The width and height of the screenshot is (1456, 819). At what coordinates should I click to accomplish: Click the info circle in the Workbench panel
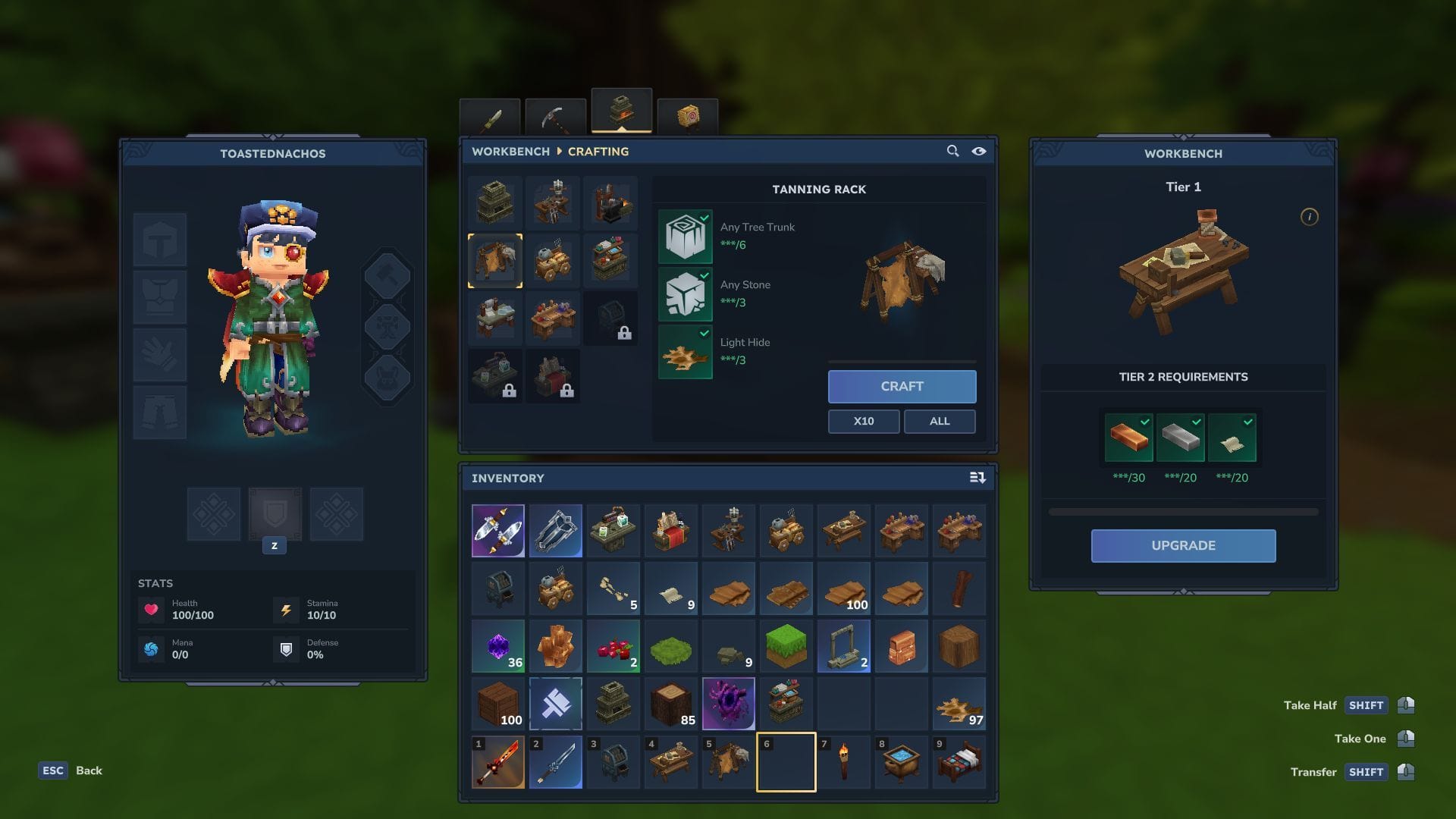click(1310, 216)
